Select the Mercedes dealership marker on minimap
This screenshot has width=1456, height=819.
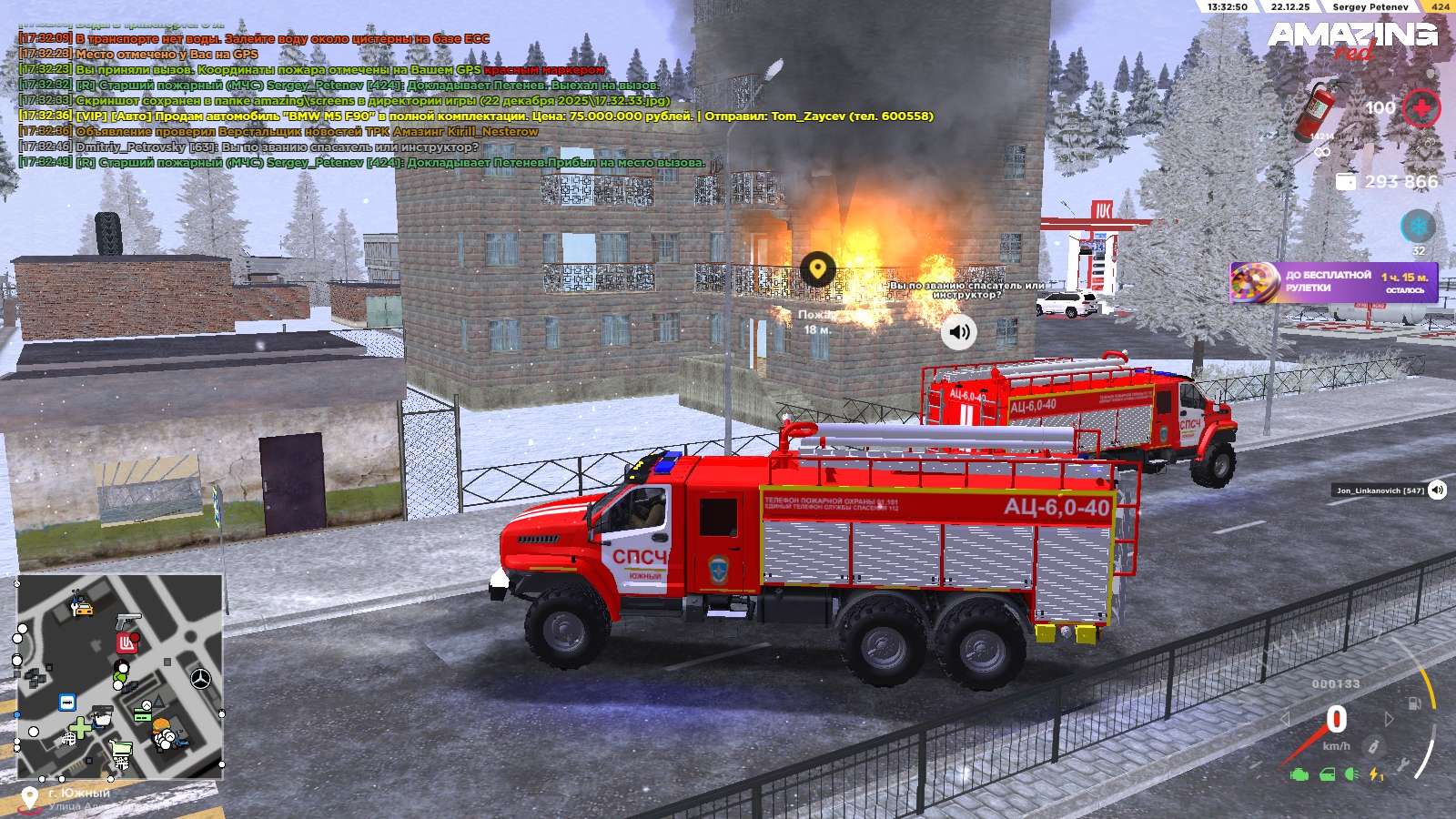tap(200, 678)
